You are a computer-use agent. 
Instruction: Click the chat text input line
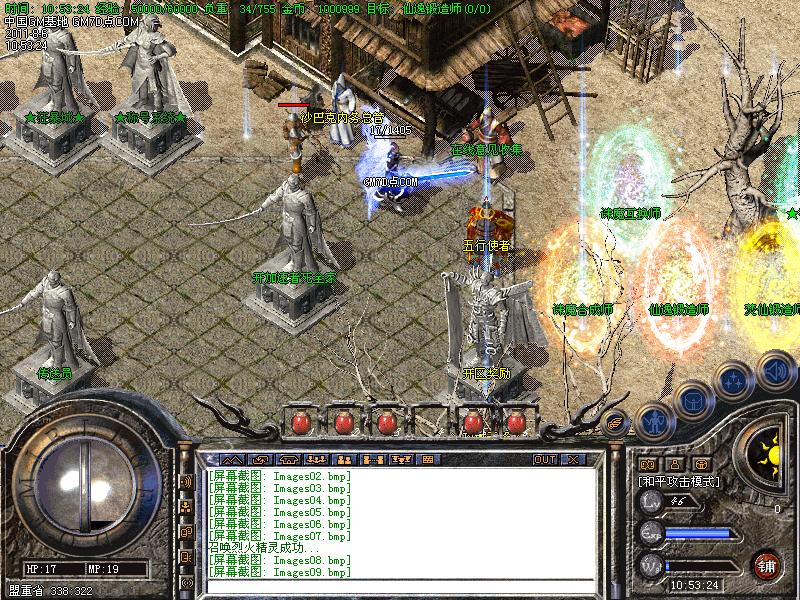pyautogui.click(x=400, y=585)
